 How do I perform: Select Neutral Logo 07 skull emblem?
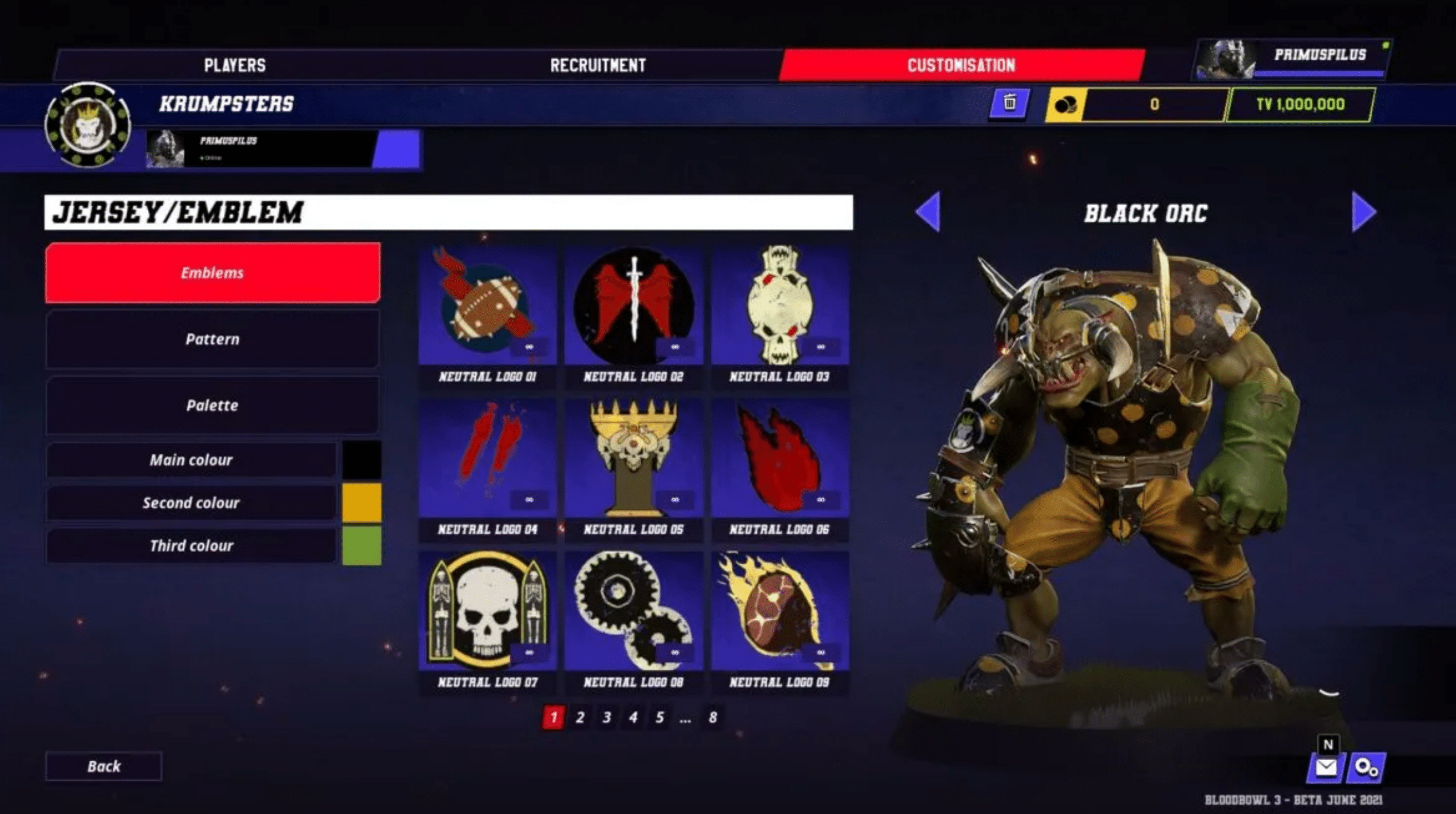point(487,611)
